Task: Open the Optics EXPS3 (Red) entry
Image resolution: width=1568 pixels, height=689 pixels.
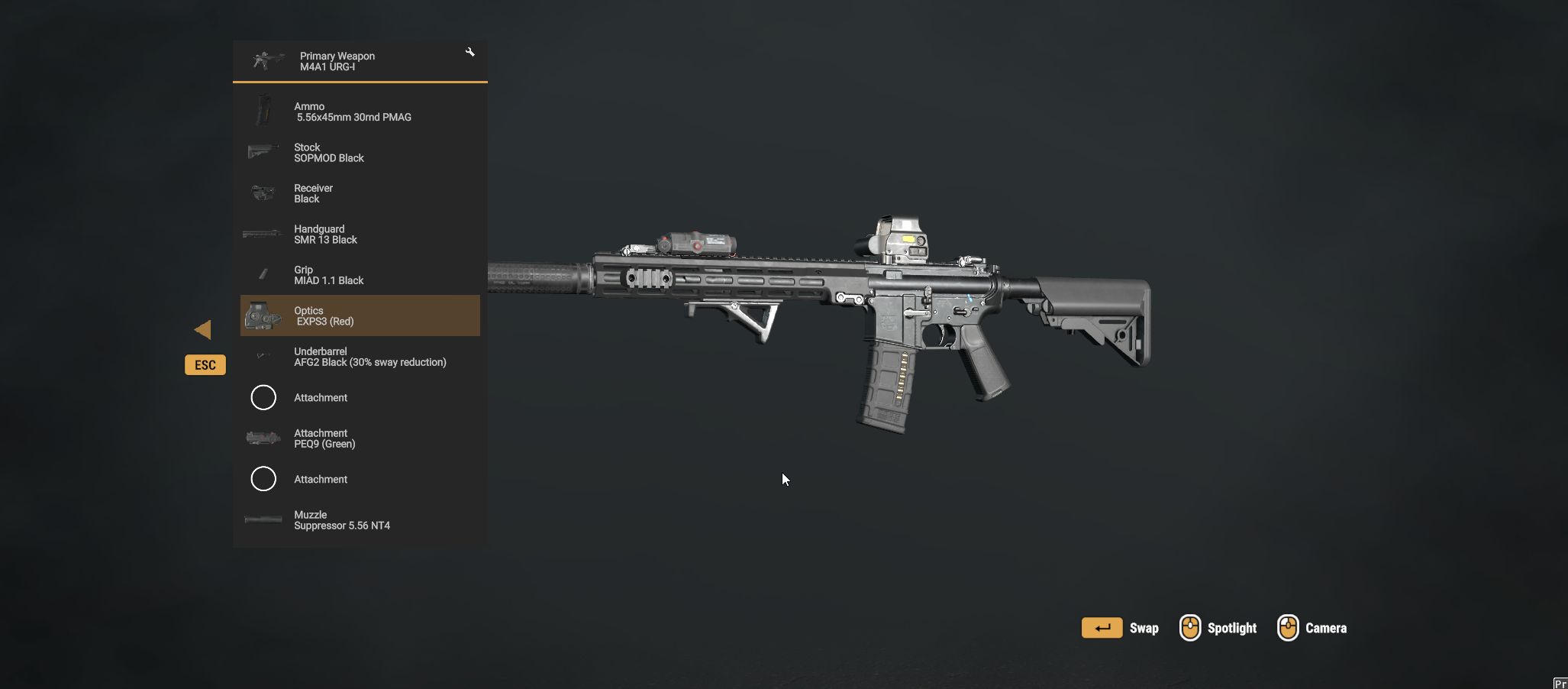Action: (360, 315)
